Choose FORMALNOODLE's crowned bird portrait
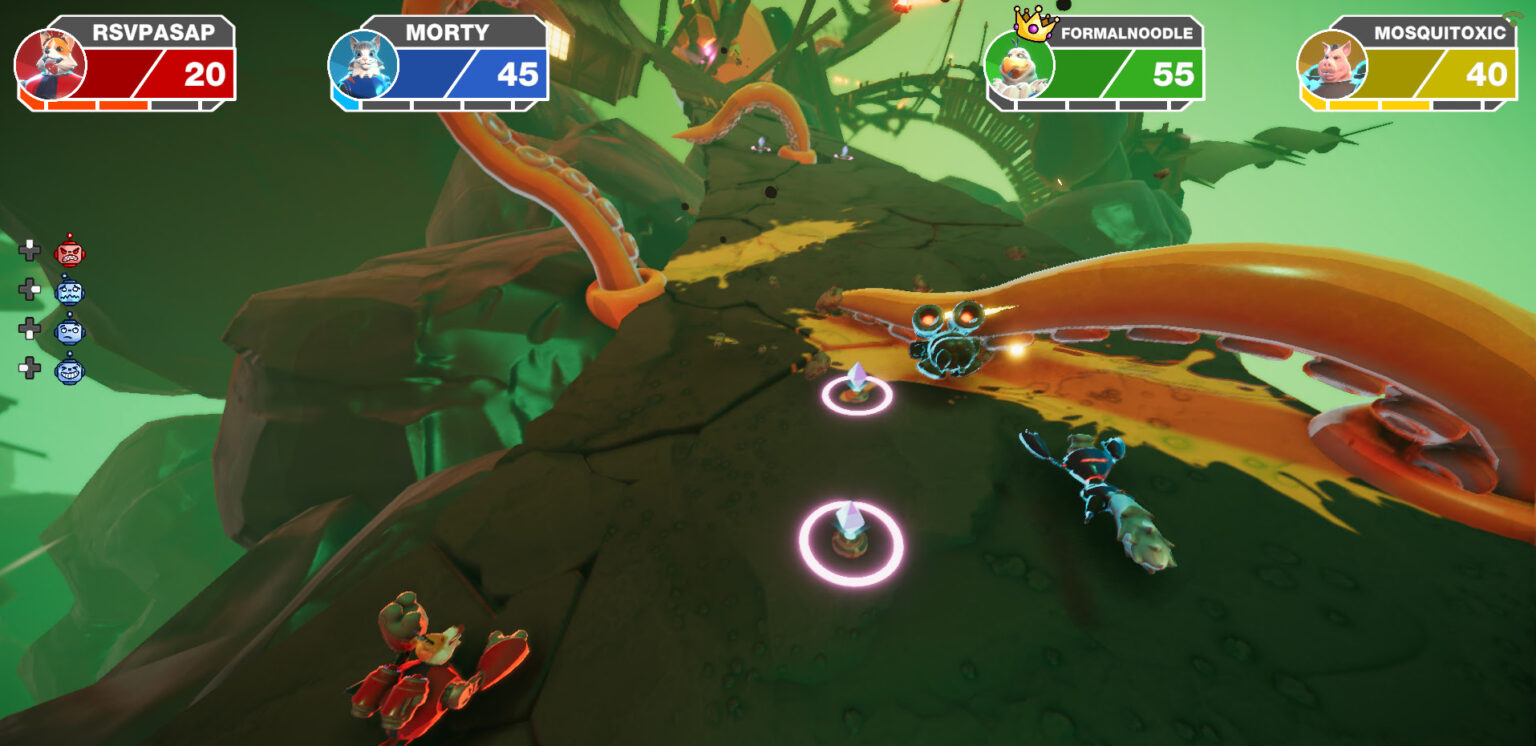The height and width of the screenshot is (746, 1536). (1019, 64)
